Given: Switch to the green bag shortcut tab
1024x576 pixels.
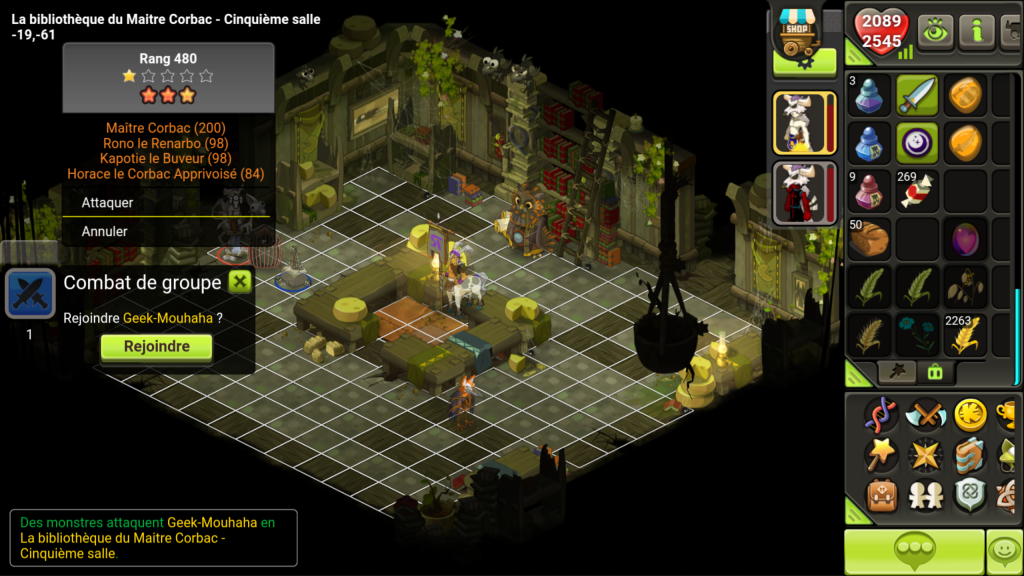Looking at the screenshot, I should coord(934,372).
